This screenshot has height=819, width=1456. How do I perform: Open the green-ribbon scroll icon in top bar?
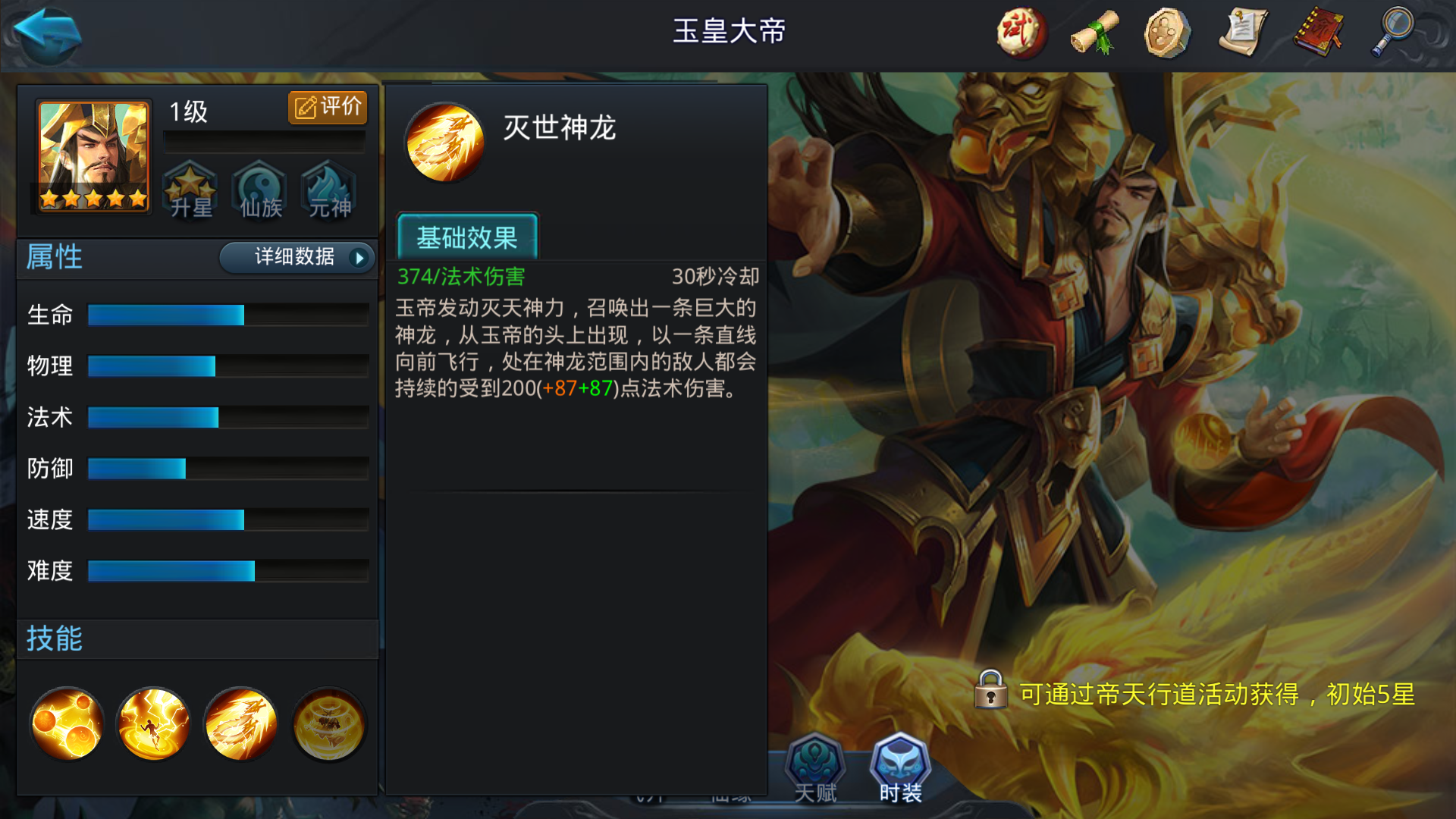click(1094, 33)
